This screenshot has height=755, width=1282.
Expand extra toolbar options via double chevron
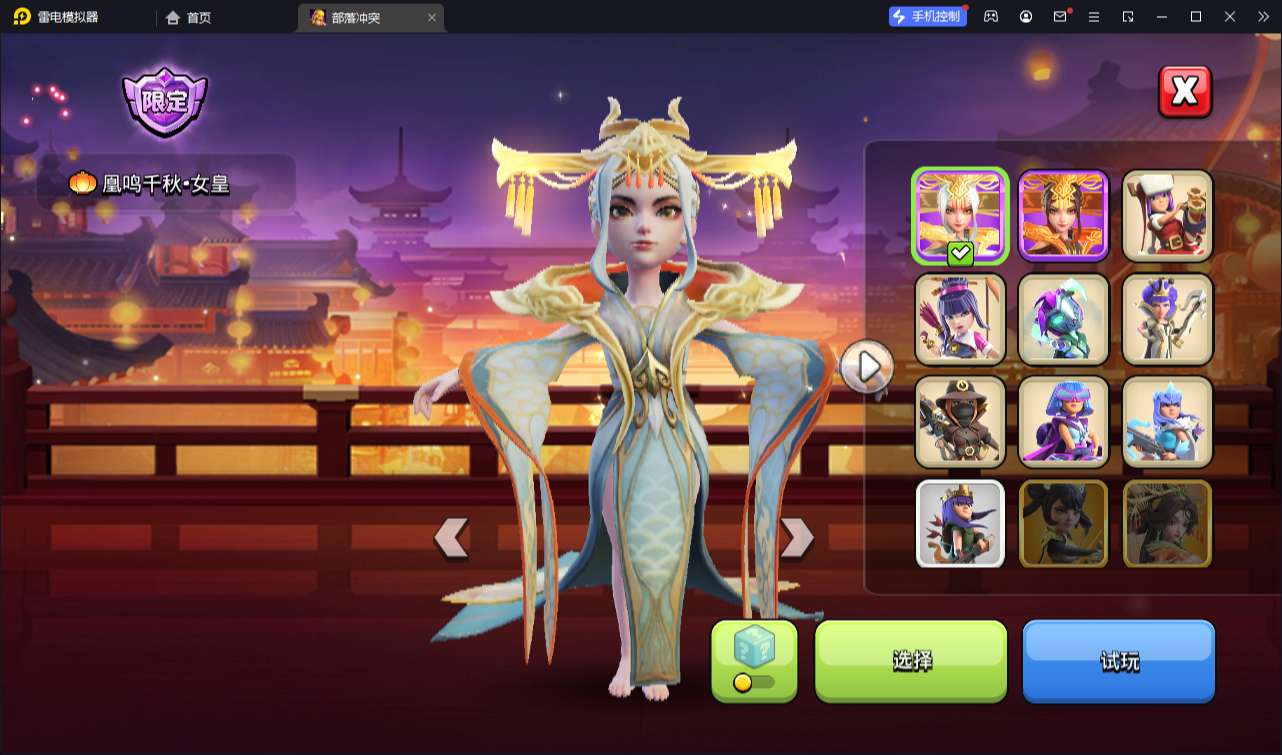point(1263,16)
